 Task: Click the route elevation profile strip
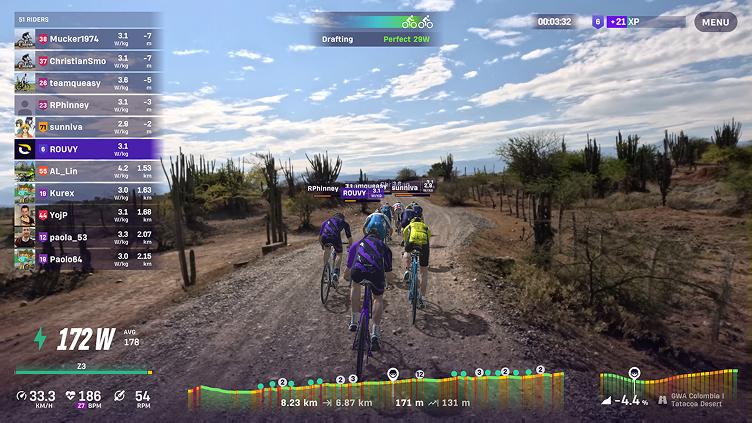tap(376, 390)
